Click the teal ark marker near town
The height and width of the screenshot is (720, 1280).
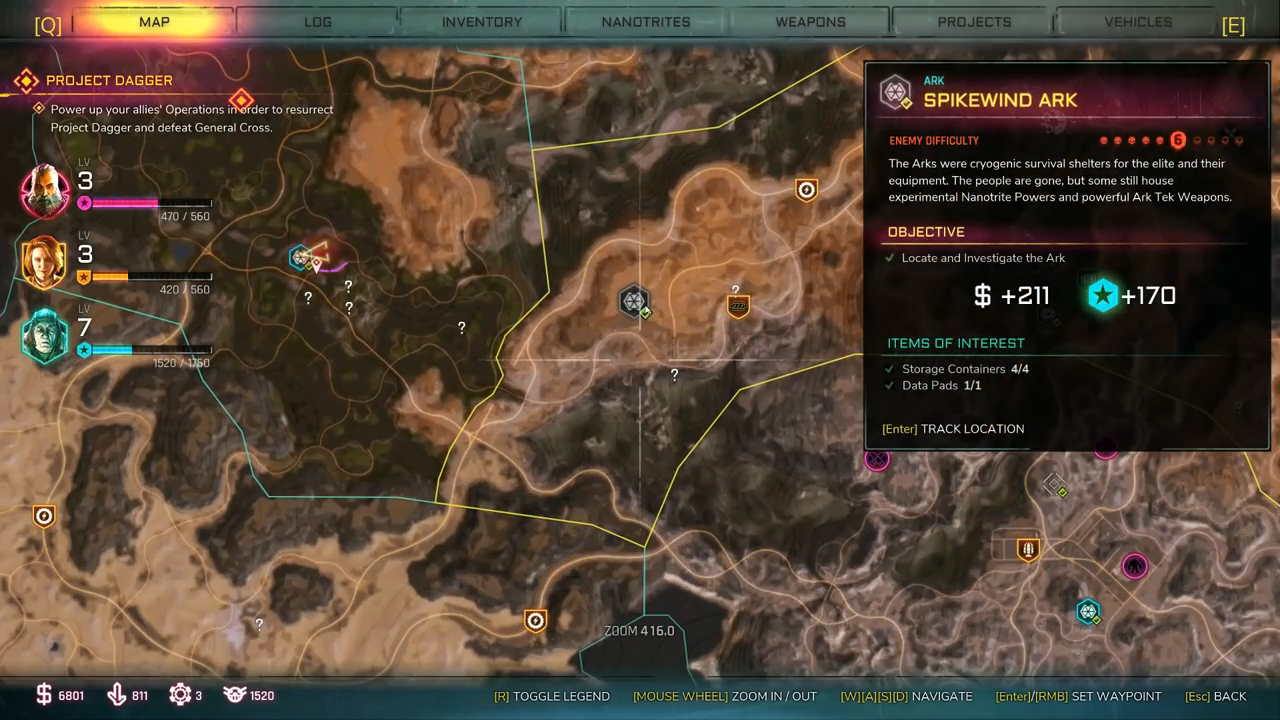tap(1087, 610)
